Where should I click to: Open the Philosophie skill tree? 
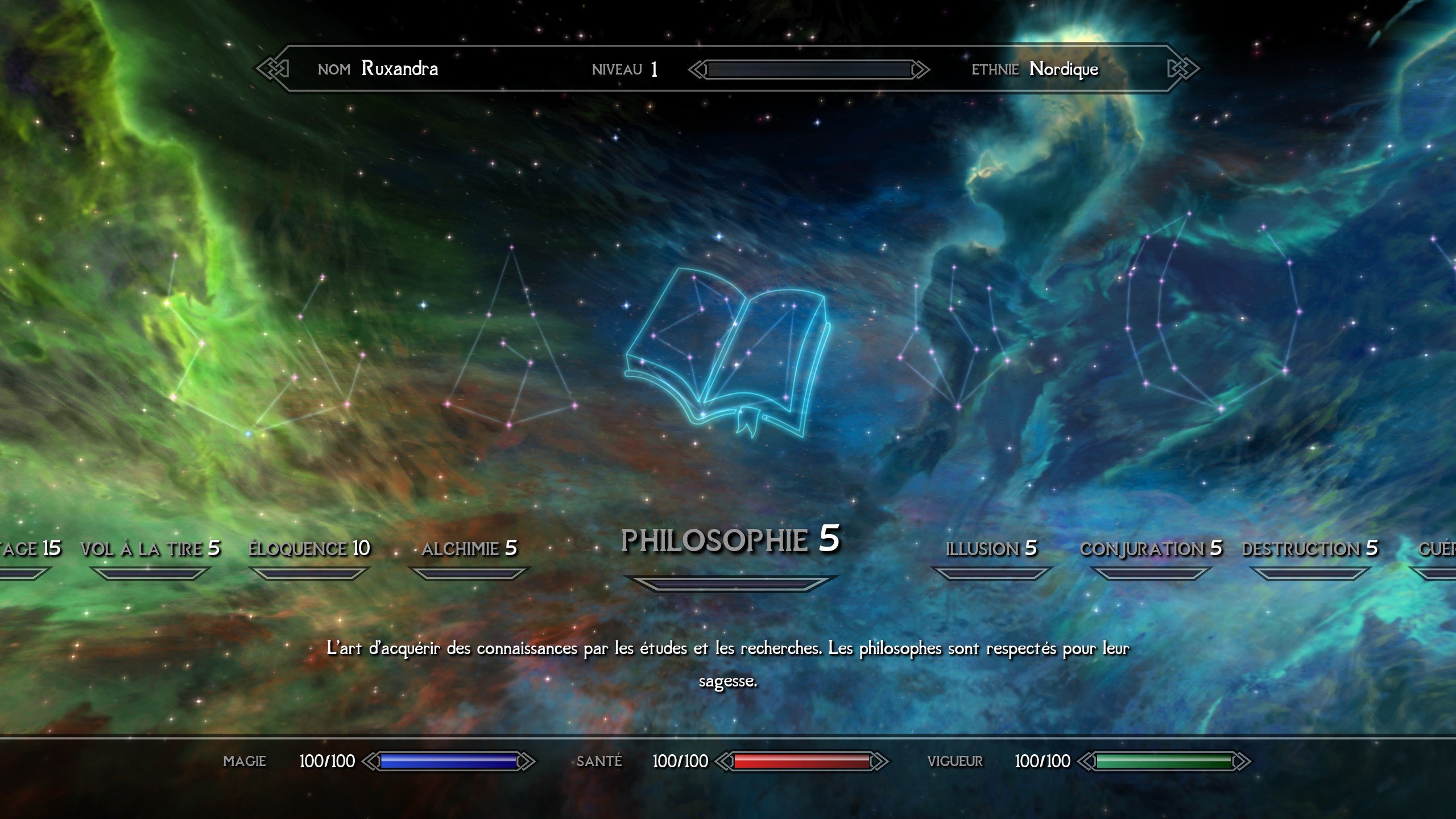[x=730, y=540]
